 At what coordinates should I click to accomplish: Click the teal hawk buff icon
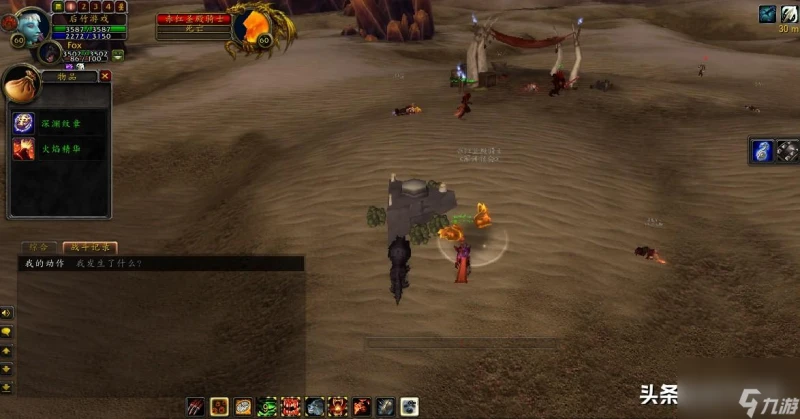tap(767, 13)
